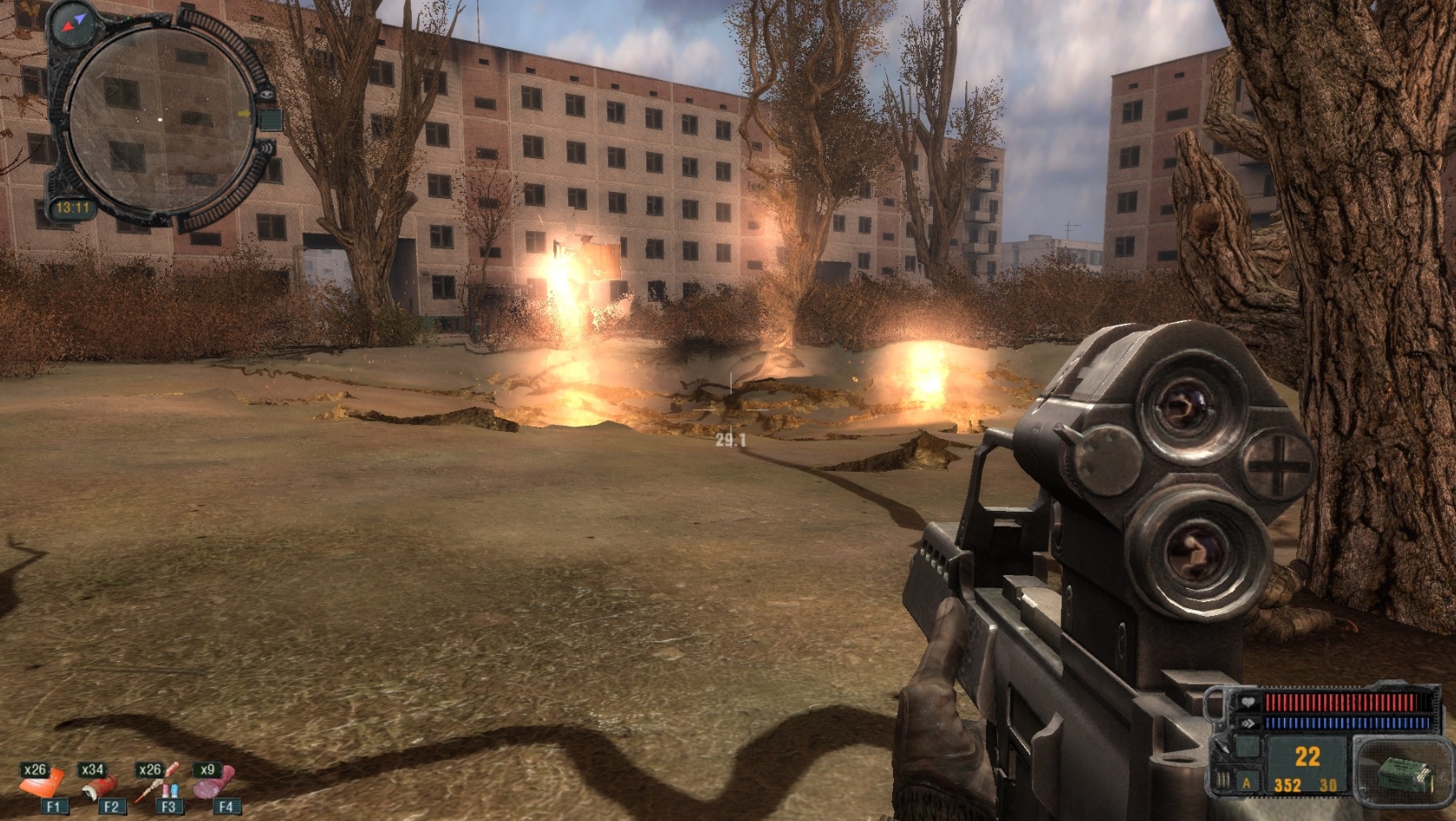Viewport: 1456px width, 821px height.
Task: Click the eye visibility indicator beside the minimap
Action: coord(265,95)
